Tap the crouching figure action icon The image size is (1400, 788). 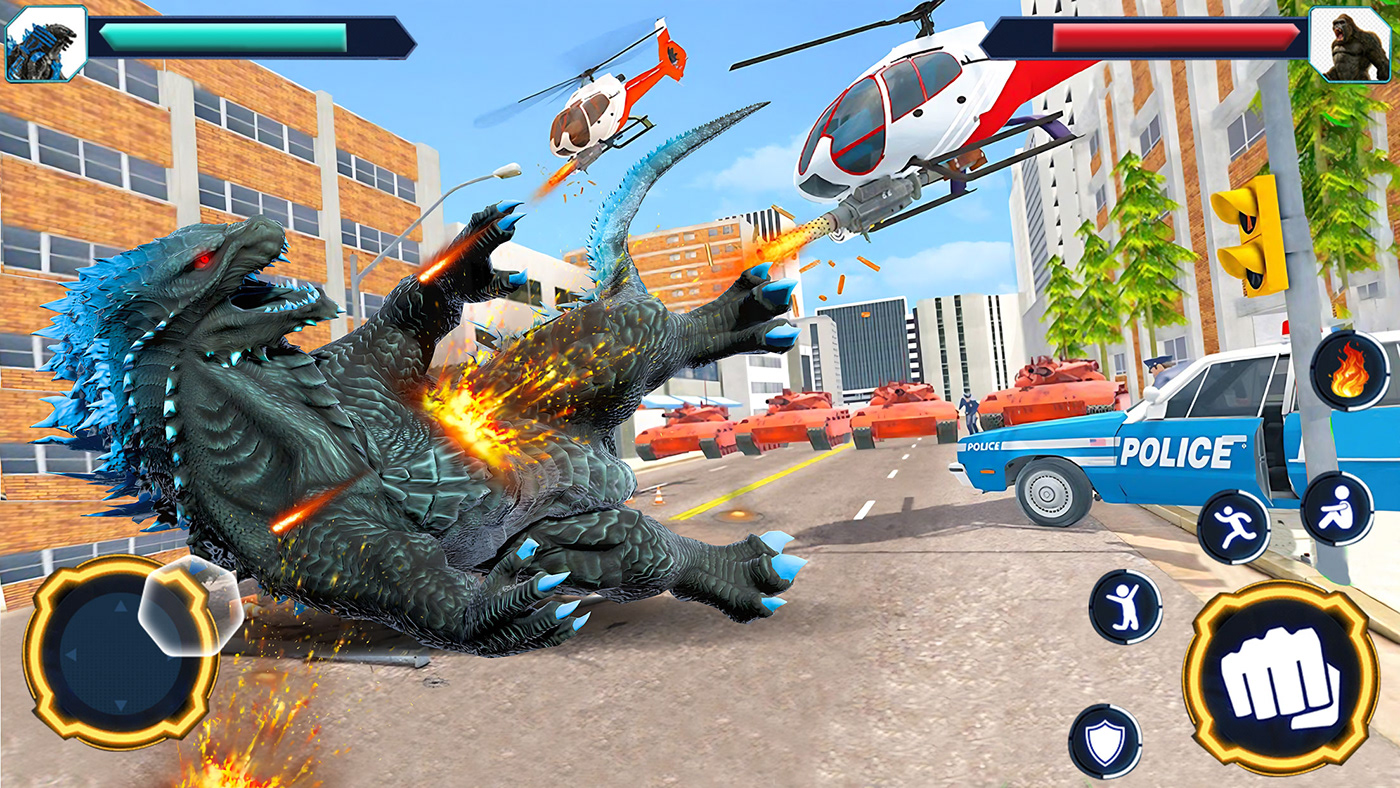[x=1337, y=509]
